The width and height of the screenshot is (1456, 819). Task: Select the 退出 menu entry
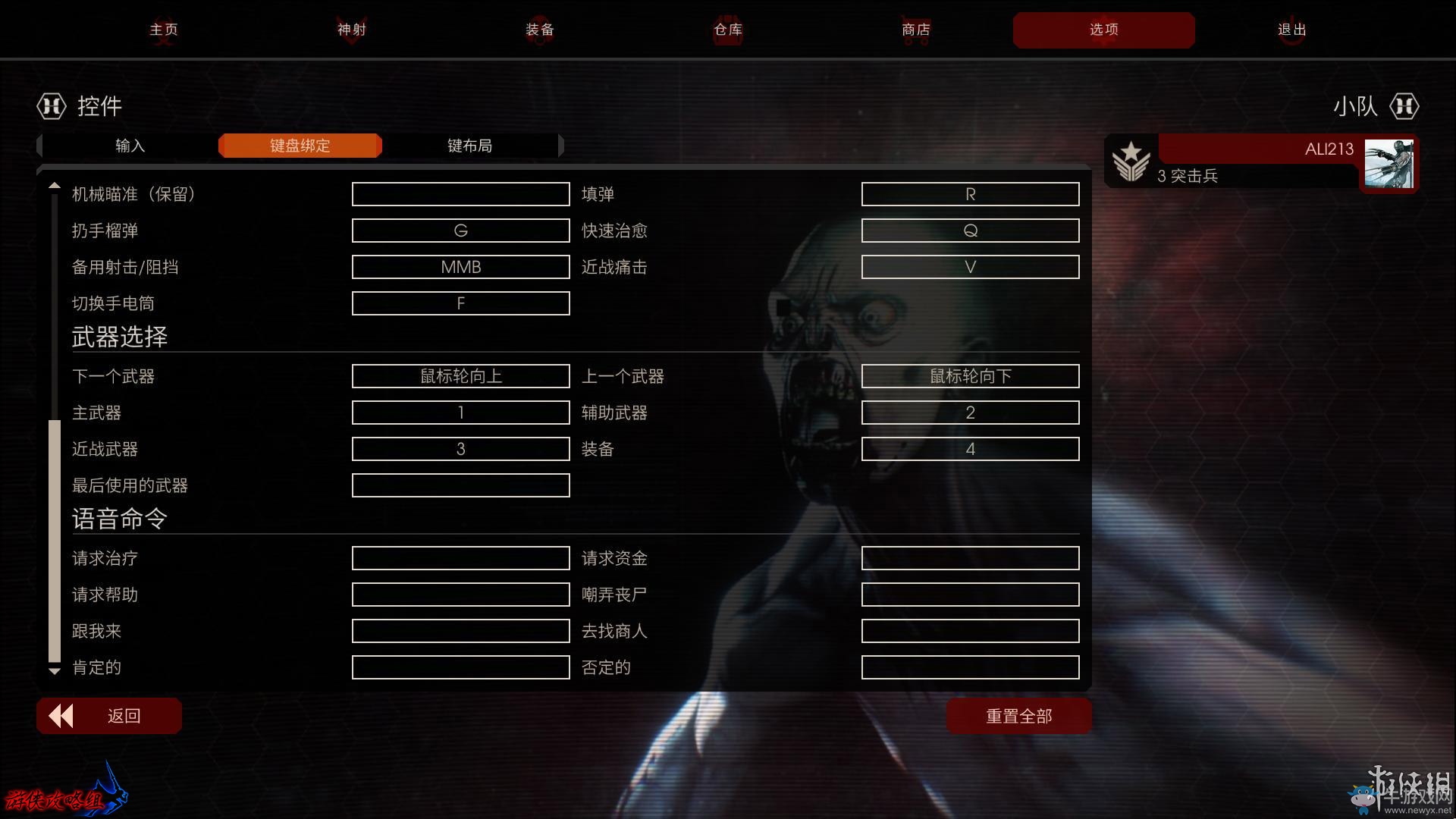point(1292,30)
